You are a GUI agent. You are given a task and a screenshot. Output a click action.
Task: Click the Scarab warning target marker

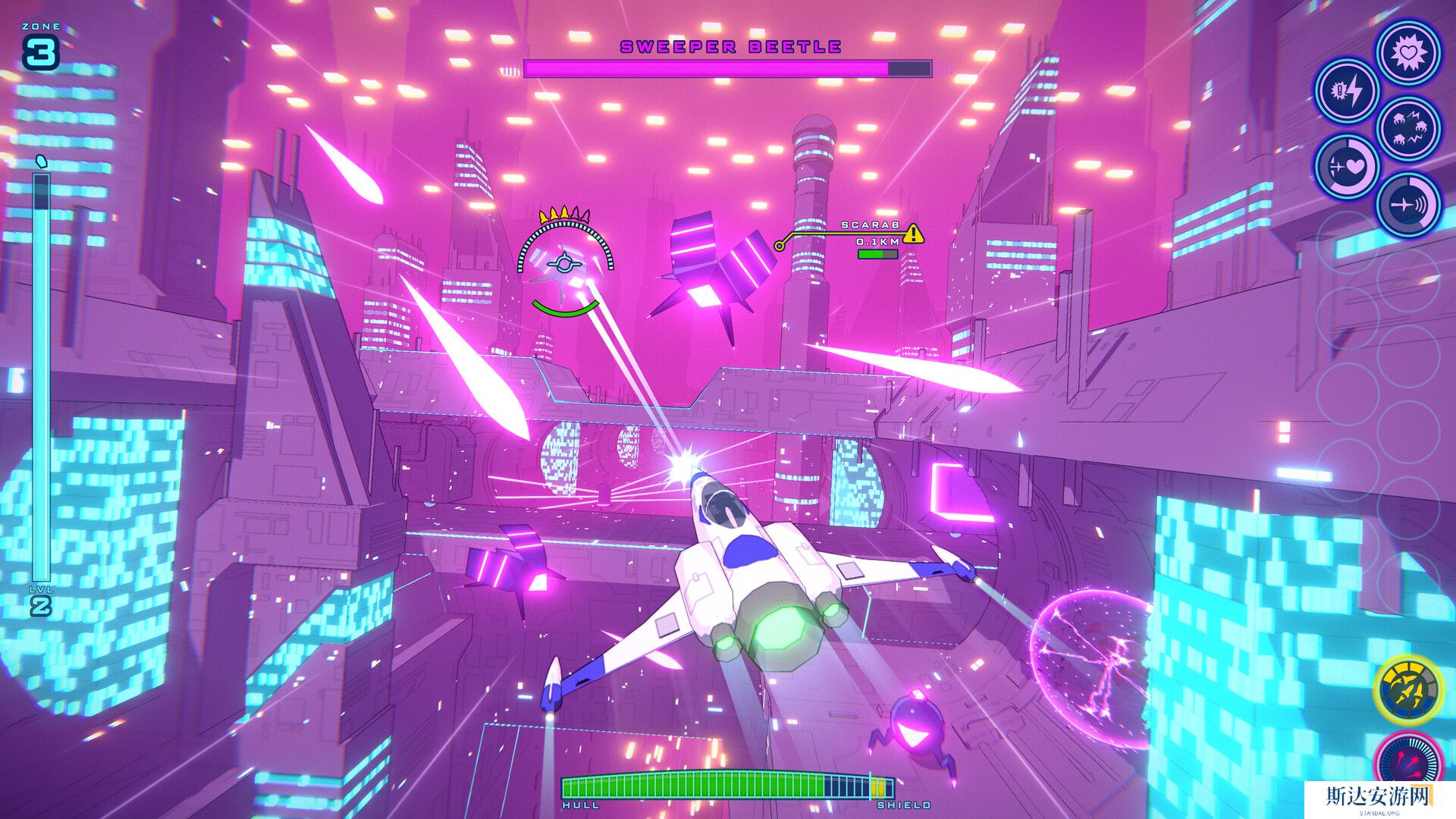tap(914, 233)
